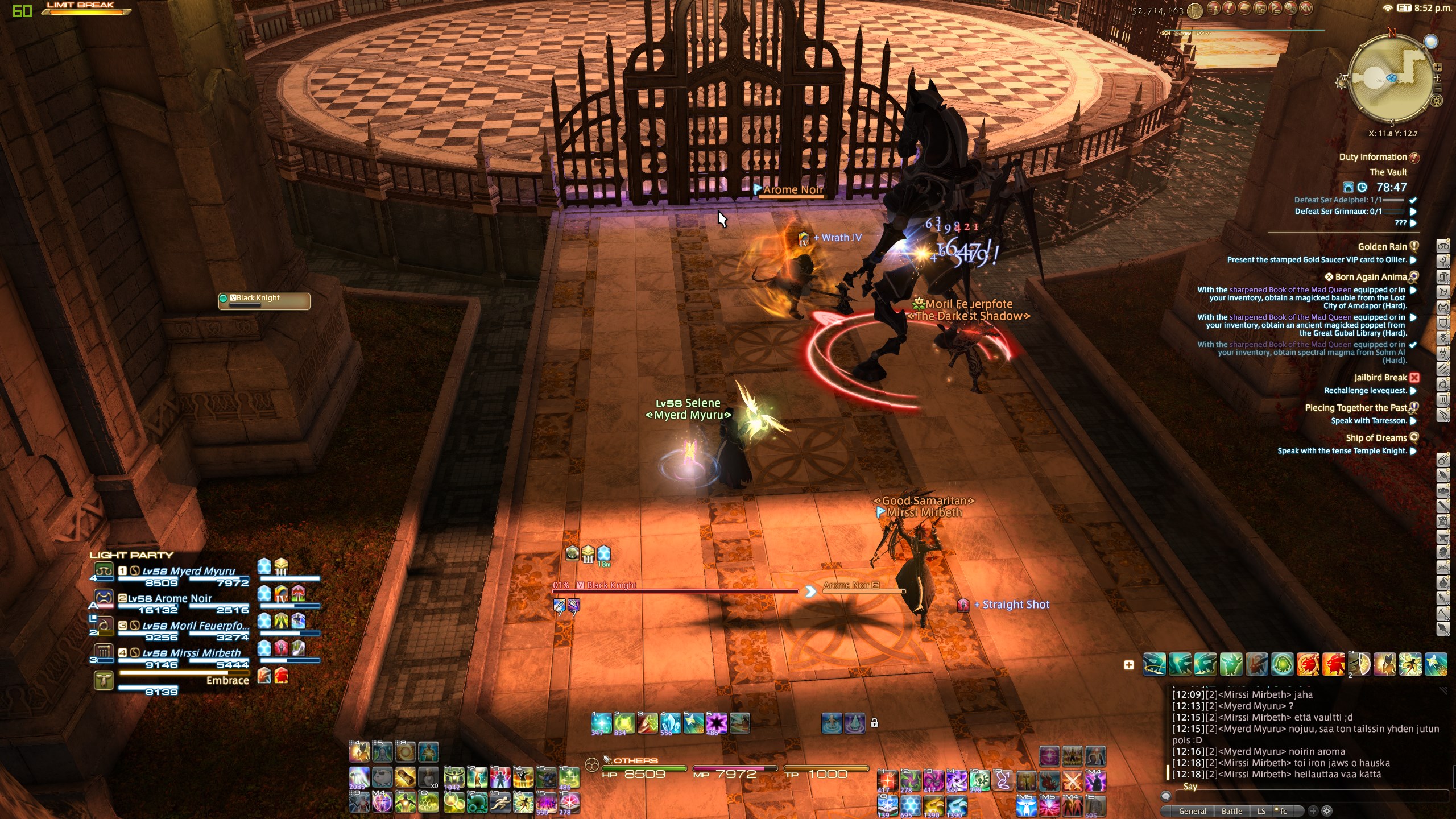
Task: Toggle the hotbar padlock icon
Action: tap(875, 723)
